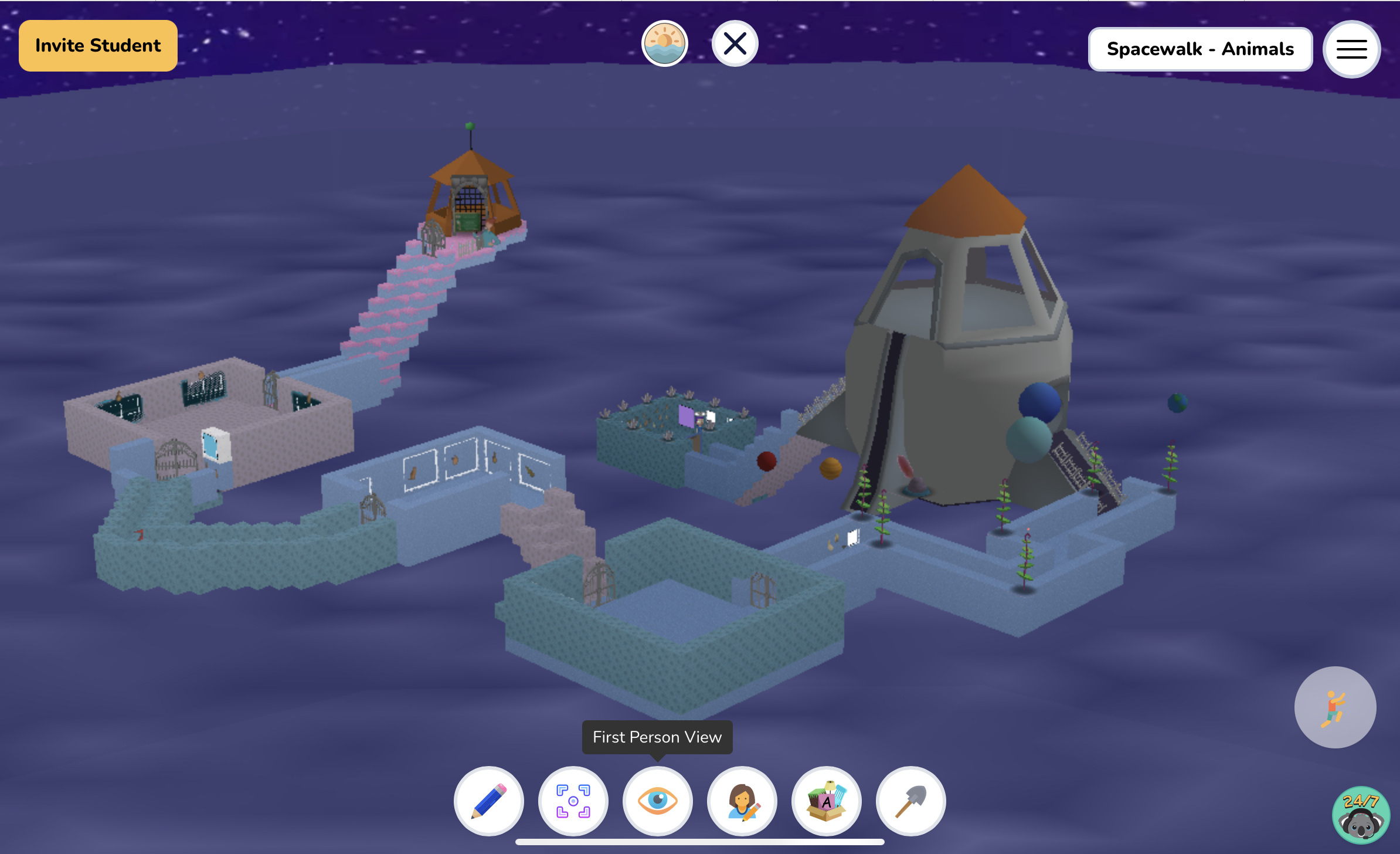The image size is (1400, 854).
Task: Click the orange-roofed gazebo at stair top
Action: (x=470, y=194)
